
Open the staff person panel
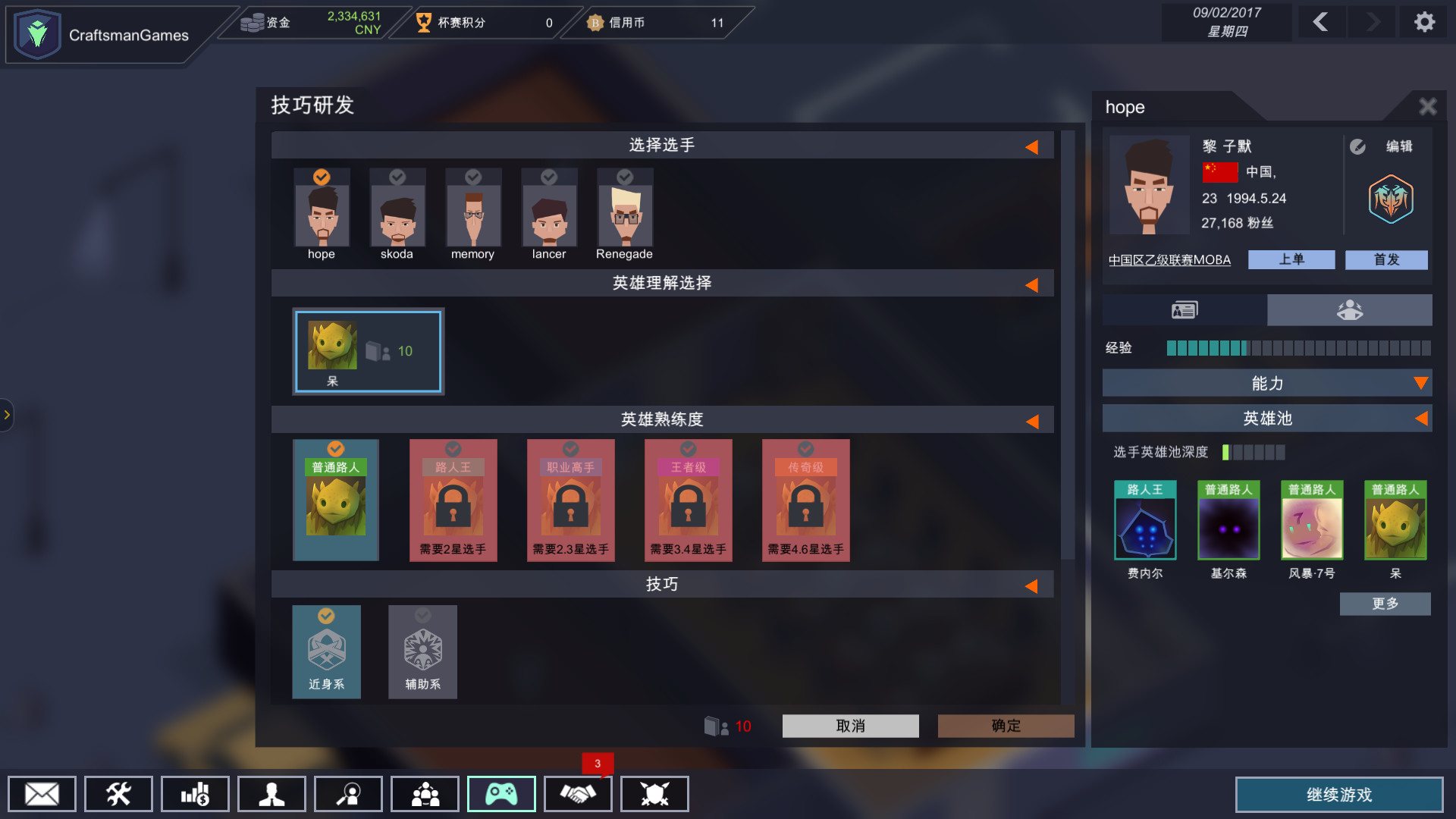coord(271,793)
